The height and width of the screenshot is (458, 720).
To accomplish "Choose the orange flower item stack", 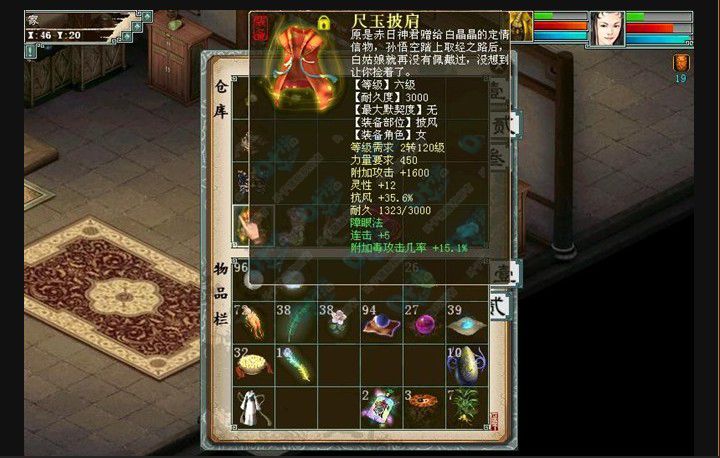I will click(x=424, y=407).
